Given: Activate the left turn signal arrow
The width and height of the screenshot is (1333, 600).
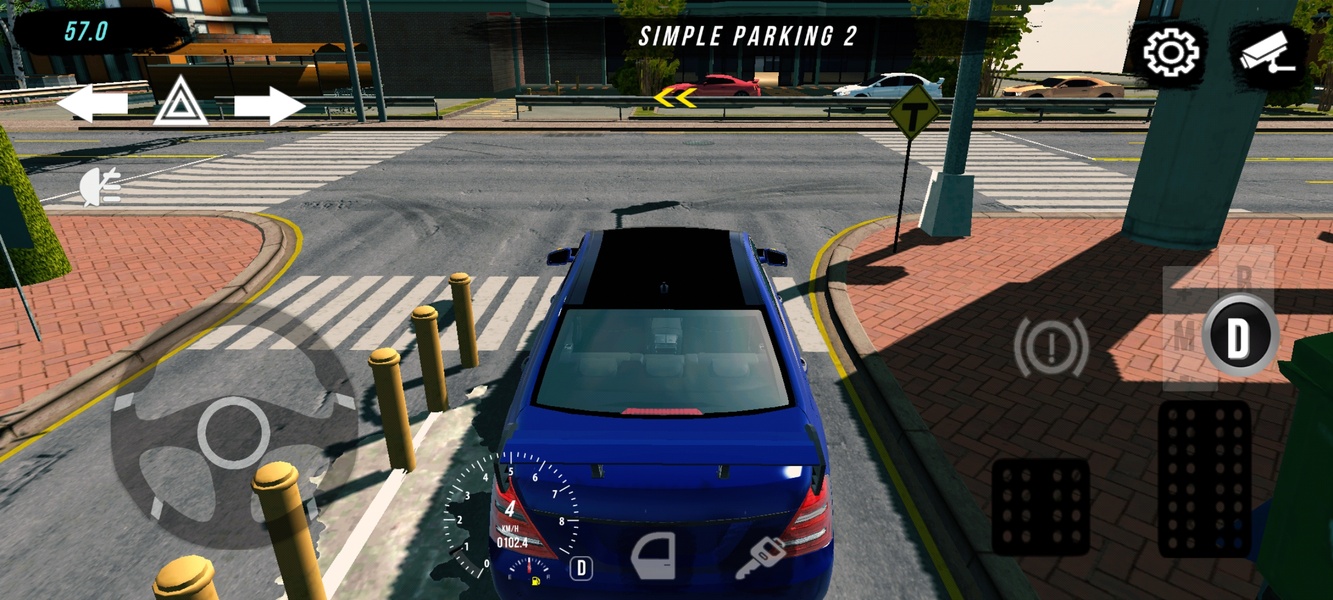Looking at the screenshot, I should coord(92,103).
